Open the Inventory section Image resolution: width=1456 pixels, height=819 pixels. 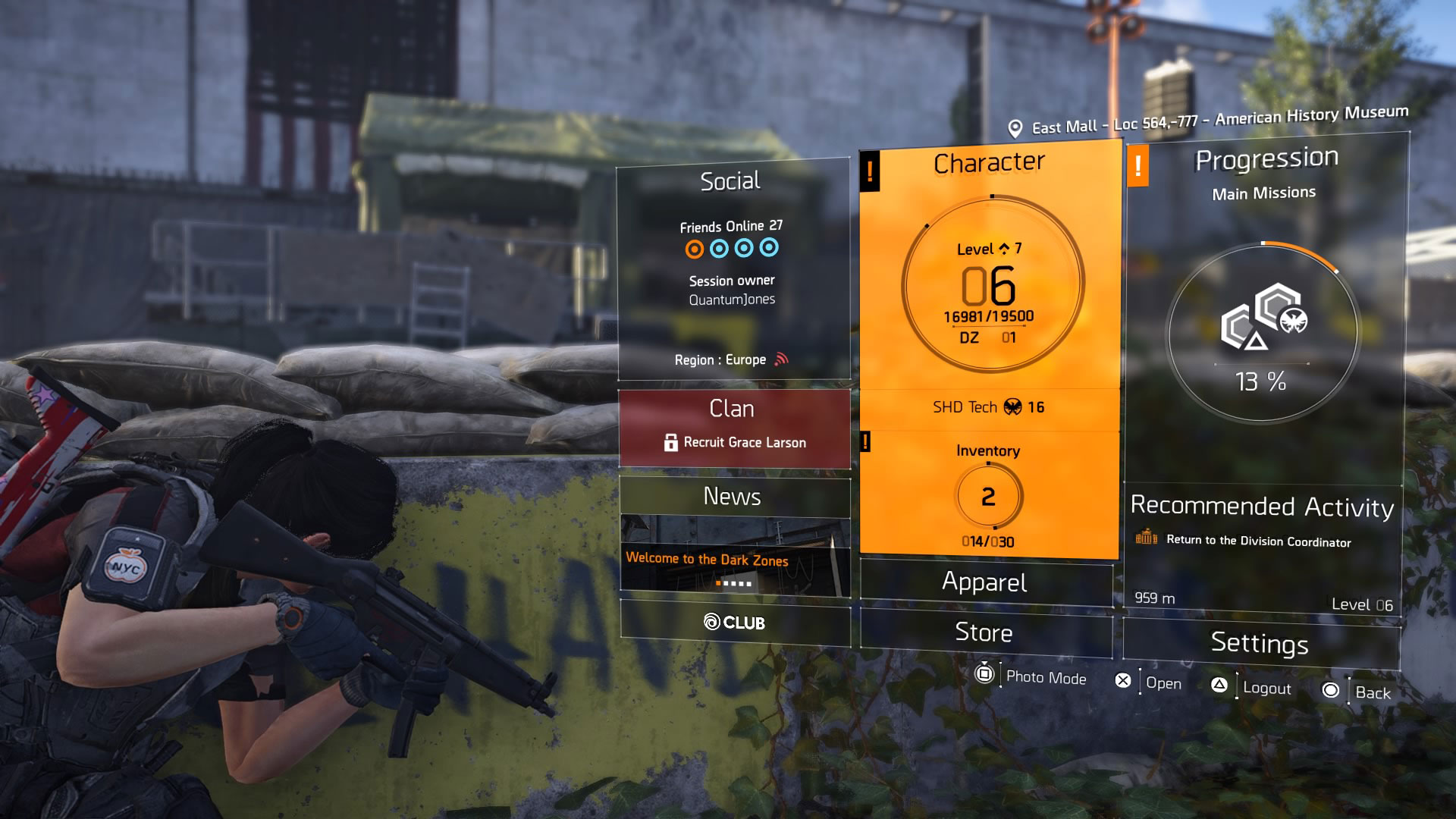coord(988,494)
